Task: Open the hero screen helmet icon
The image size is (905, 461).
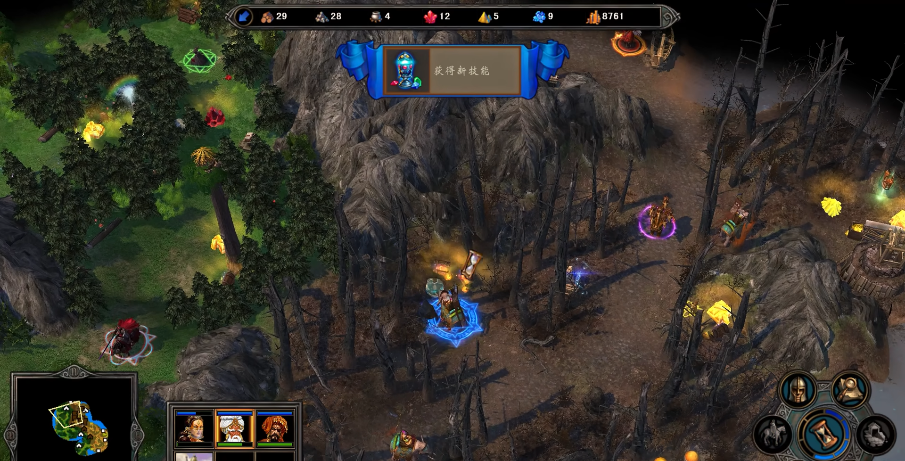Action: [797, 390]
